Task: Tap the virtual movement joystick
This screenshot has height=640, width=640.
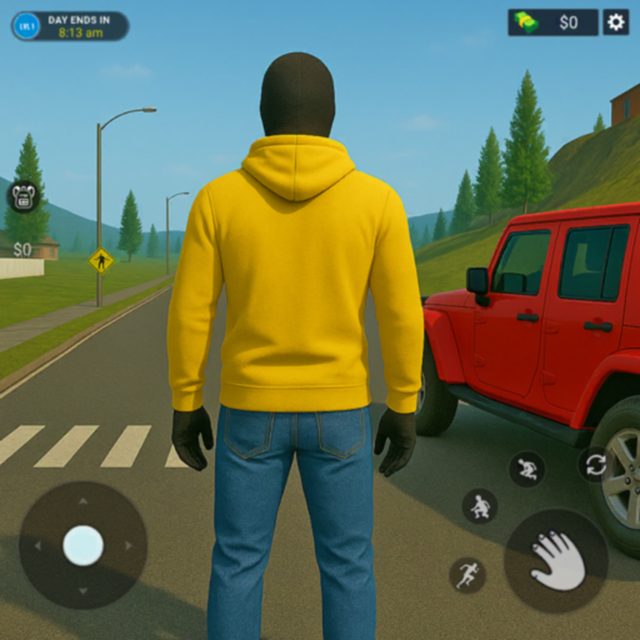Action: (83, 546)
